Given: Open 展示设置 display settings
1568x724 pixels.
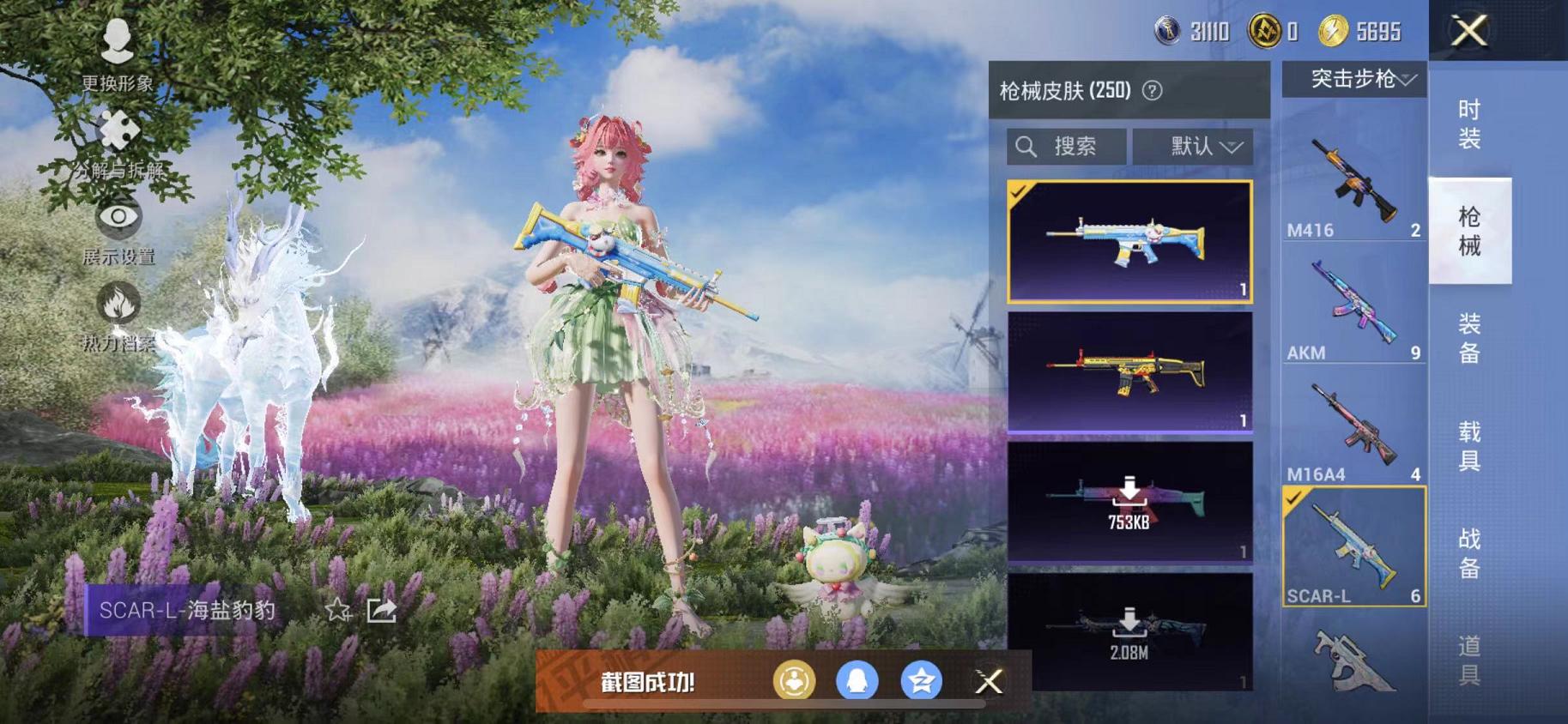Looking at the screenshot, I should tap(118, 219).
